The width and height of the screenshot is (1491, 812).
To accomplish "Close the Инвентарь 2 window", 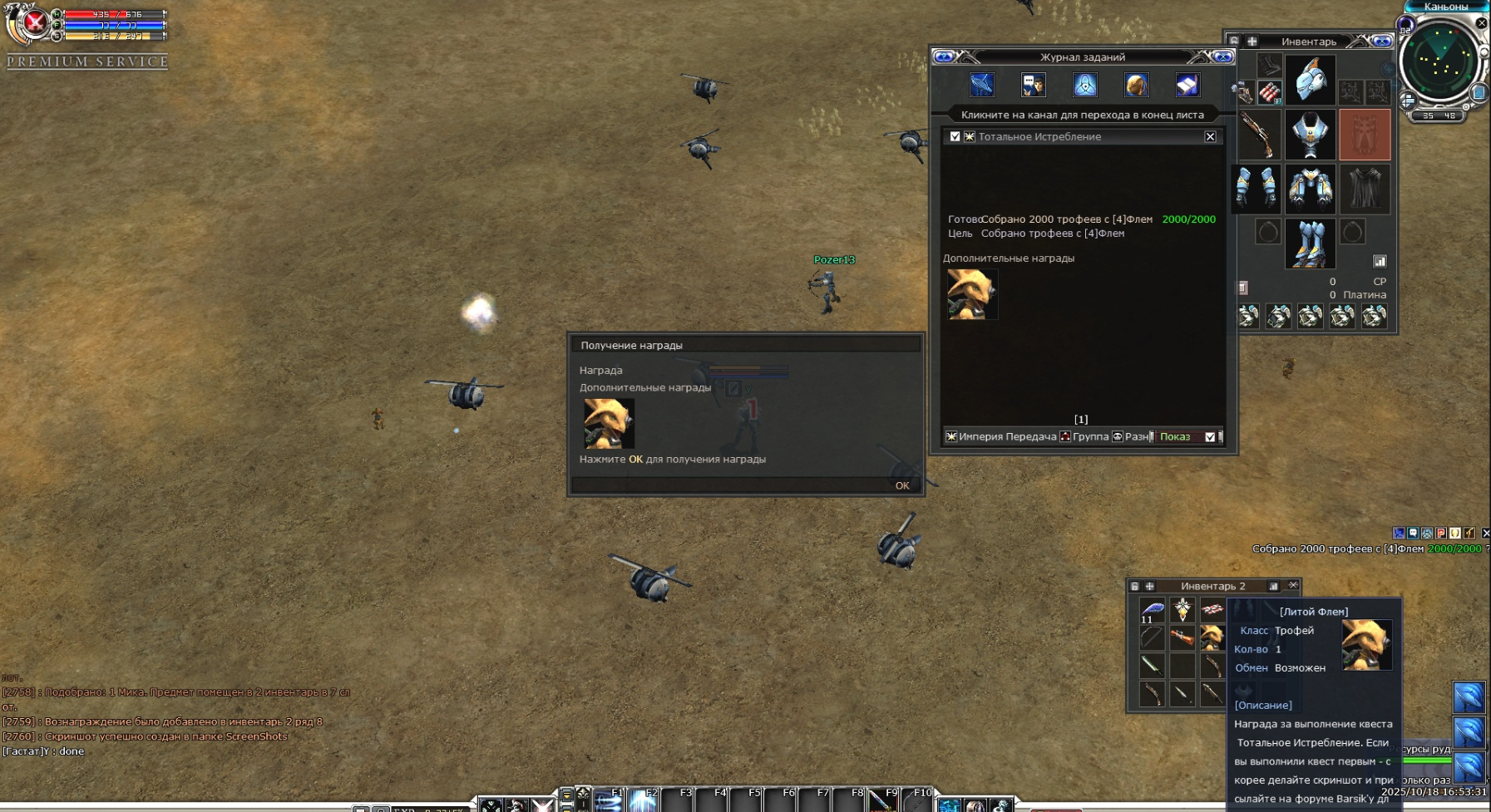I will [x=1293, y=586].
